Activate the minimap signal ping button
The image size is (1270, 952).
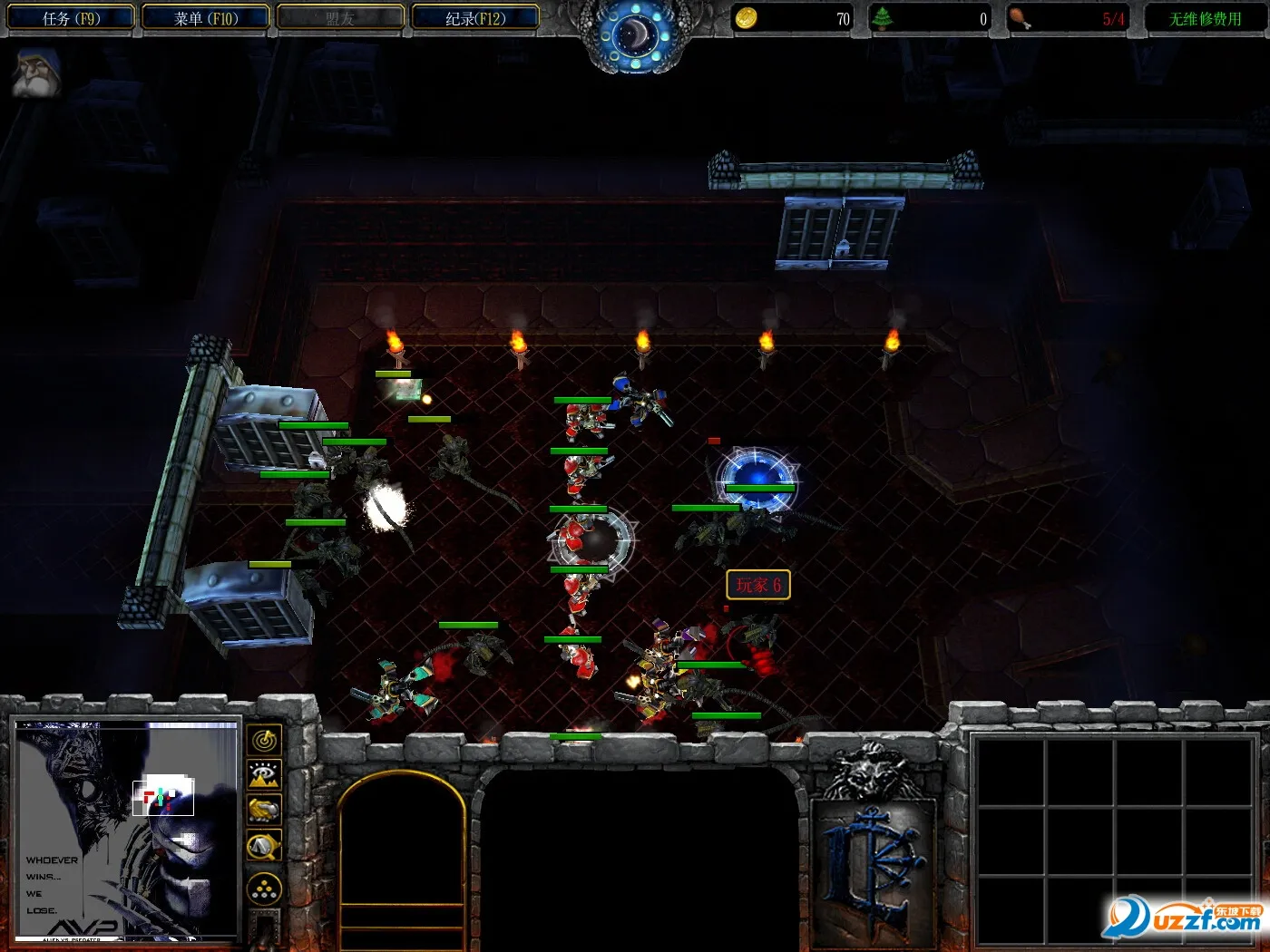coord(264,741)
